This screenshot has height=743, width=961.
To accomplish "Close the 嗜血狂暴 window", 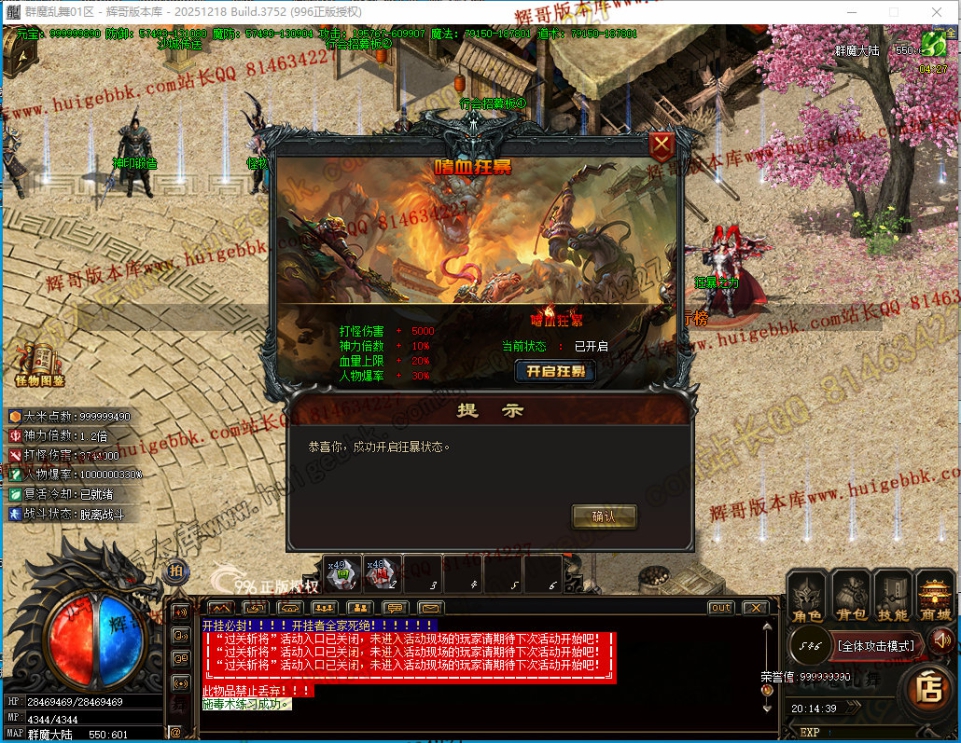I will coord(661,147).
